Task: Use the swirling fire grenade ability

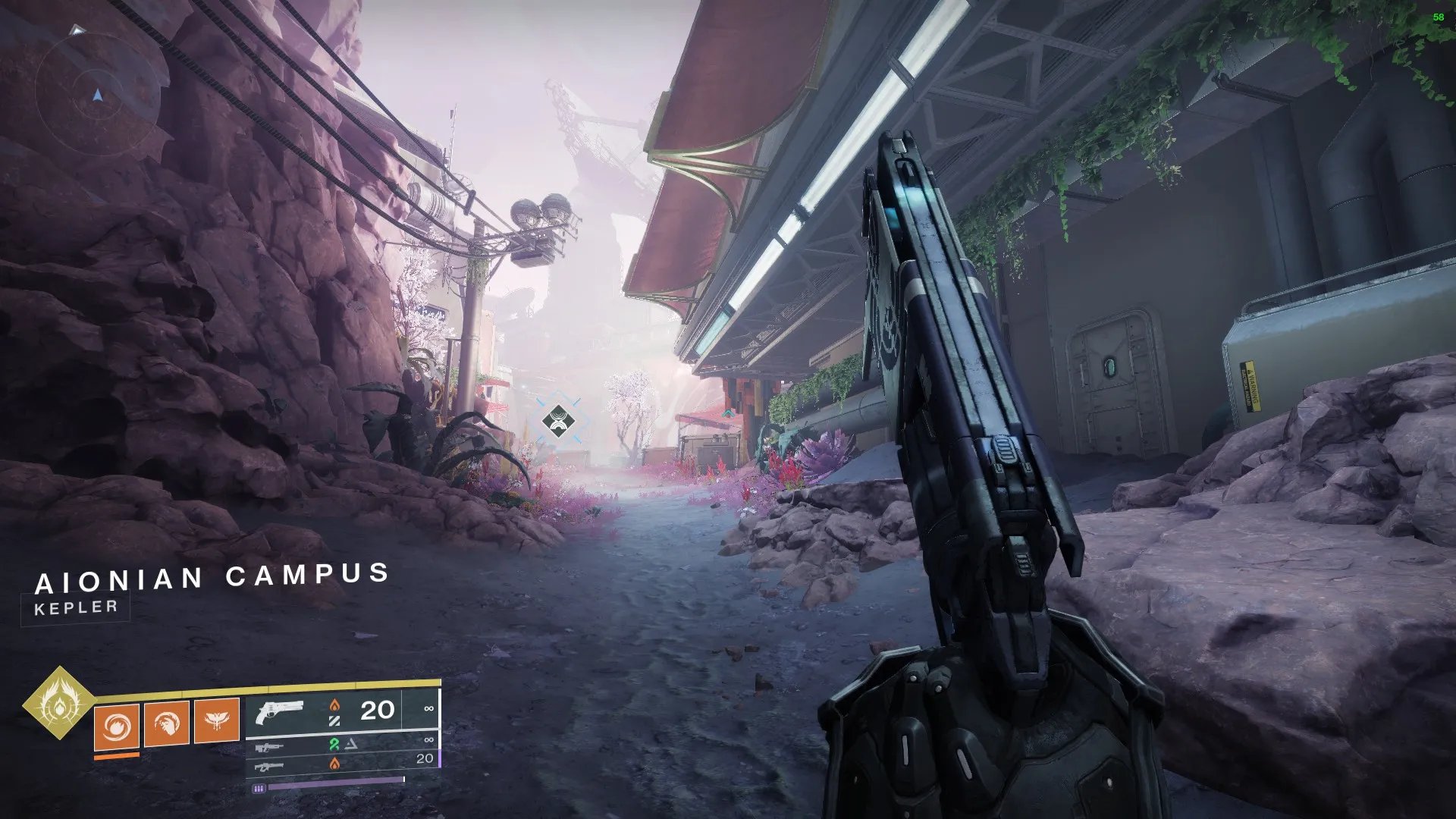Action: [117, 726]
